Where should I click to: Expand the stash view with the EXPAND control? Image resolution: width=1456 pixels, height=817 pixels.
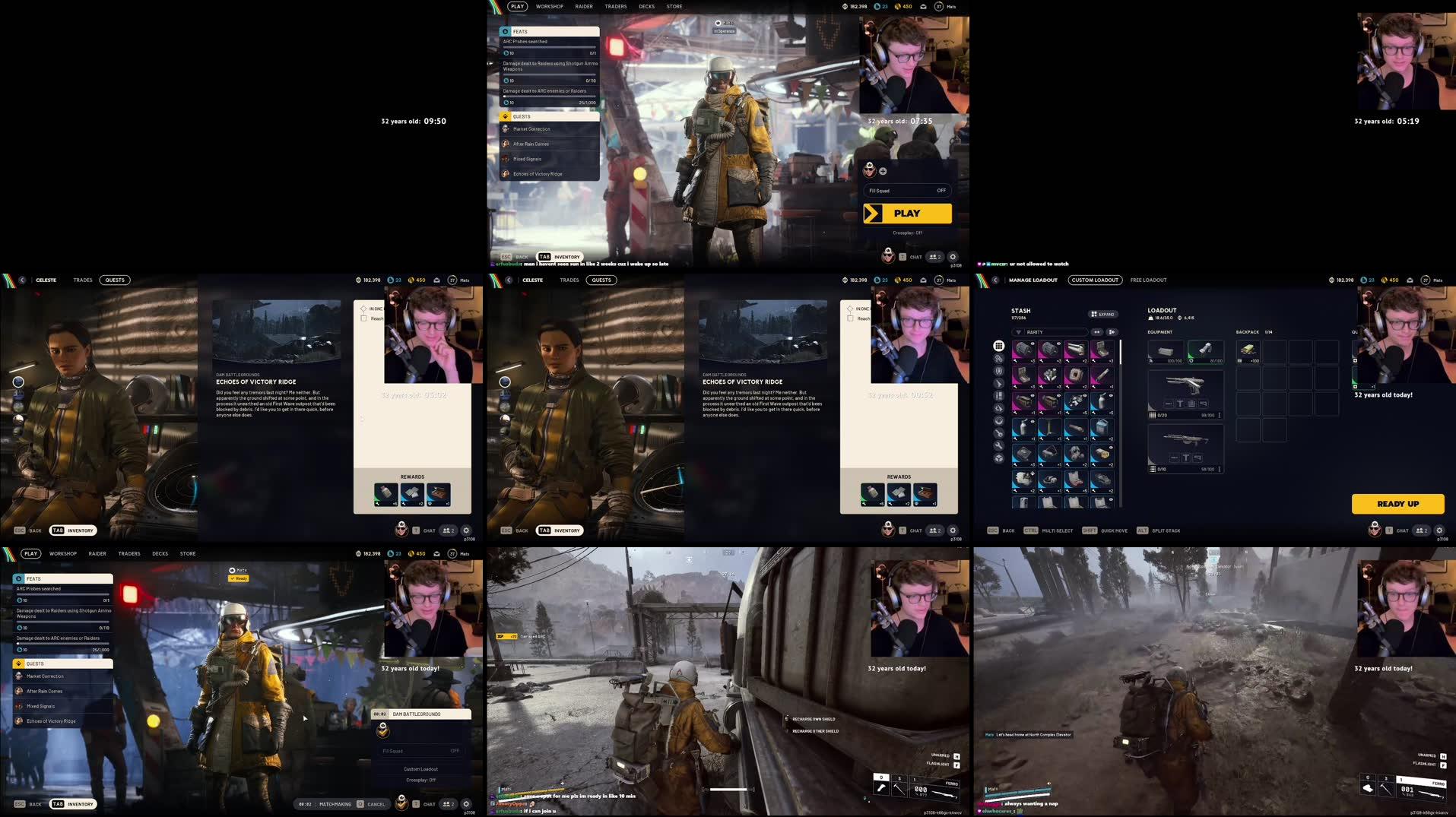1104,314
